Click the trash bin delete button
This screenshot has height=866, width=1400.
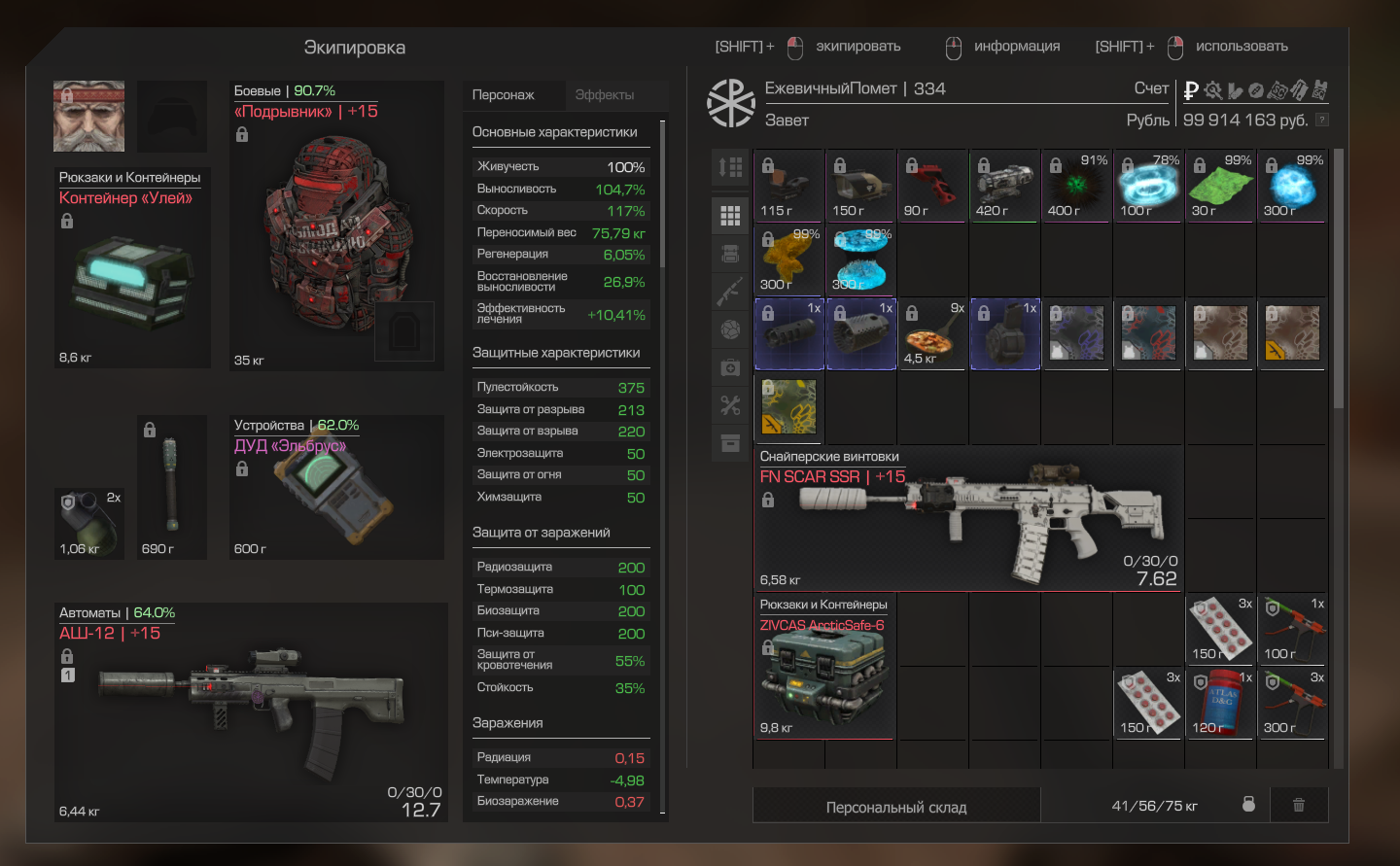1298,805
